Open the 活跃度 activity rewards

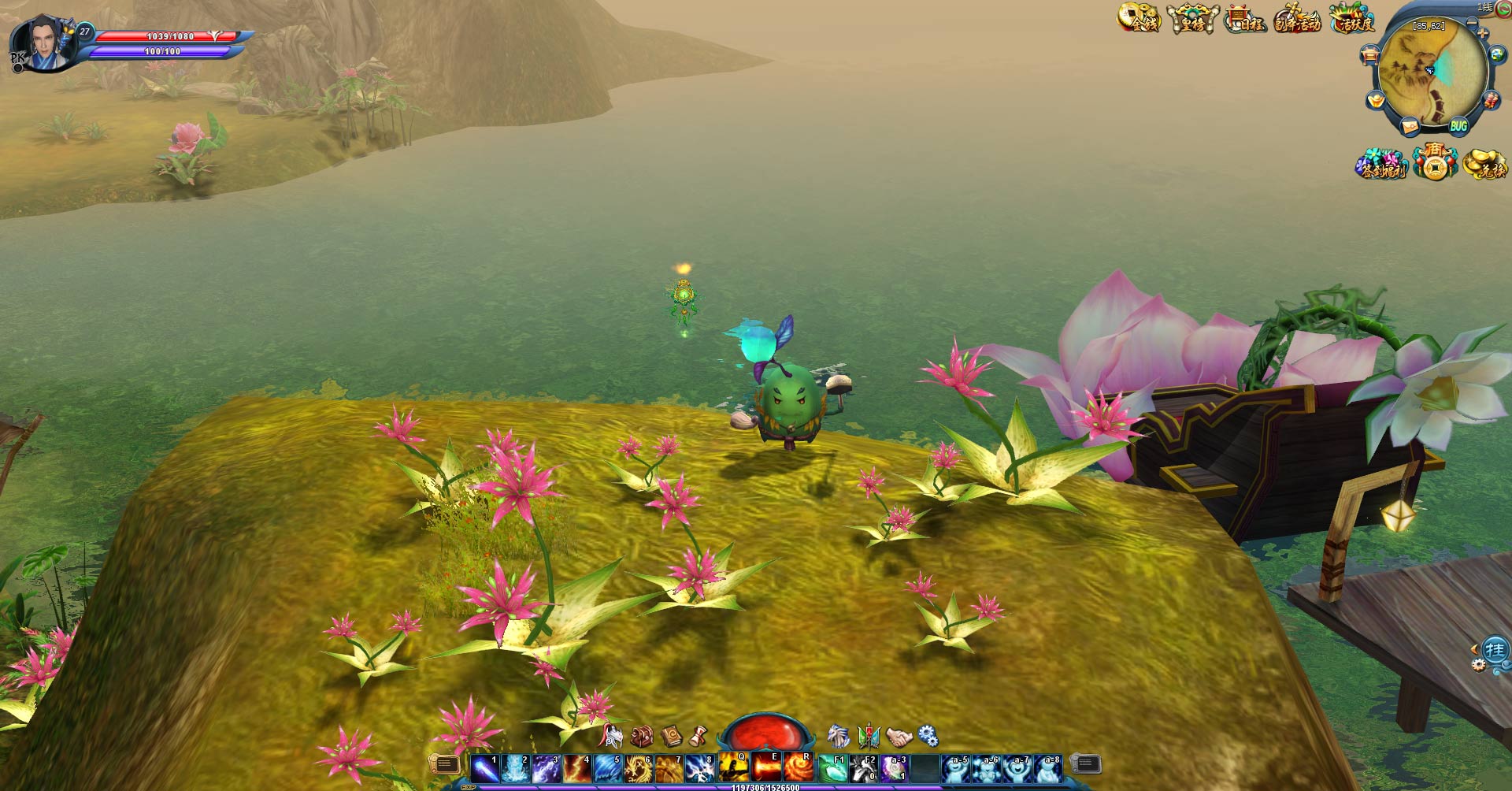click(x=1352, y=20)
